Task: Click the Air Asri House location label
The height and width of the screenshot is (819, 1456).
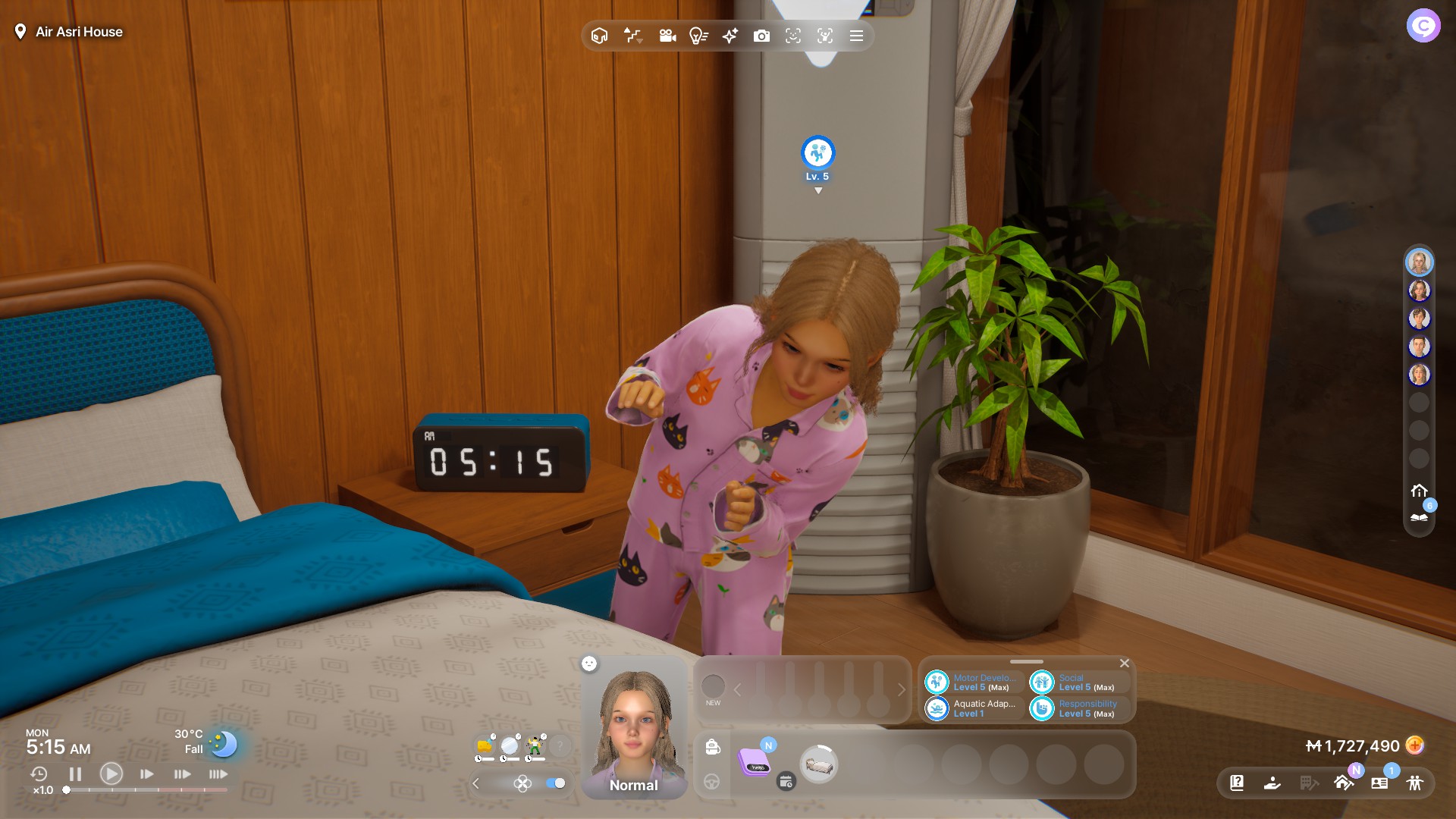Action: point(79,32)
